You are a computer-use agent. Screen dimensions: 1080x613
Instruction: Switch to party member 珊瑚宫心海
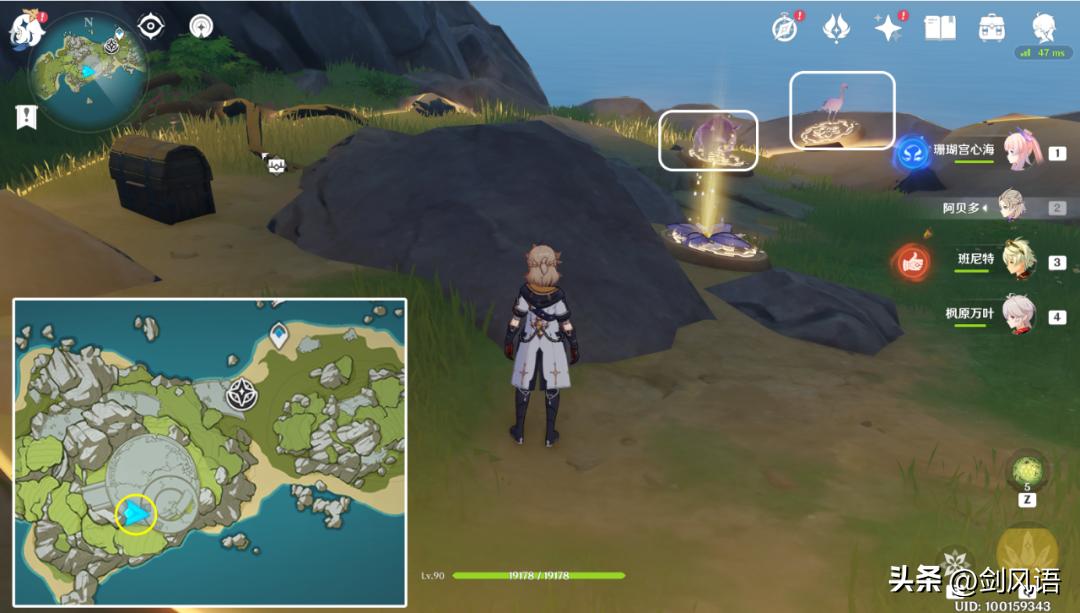click(1020, 153)
